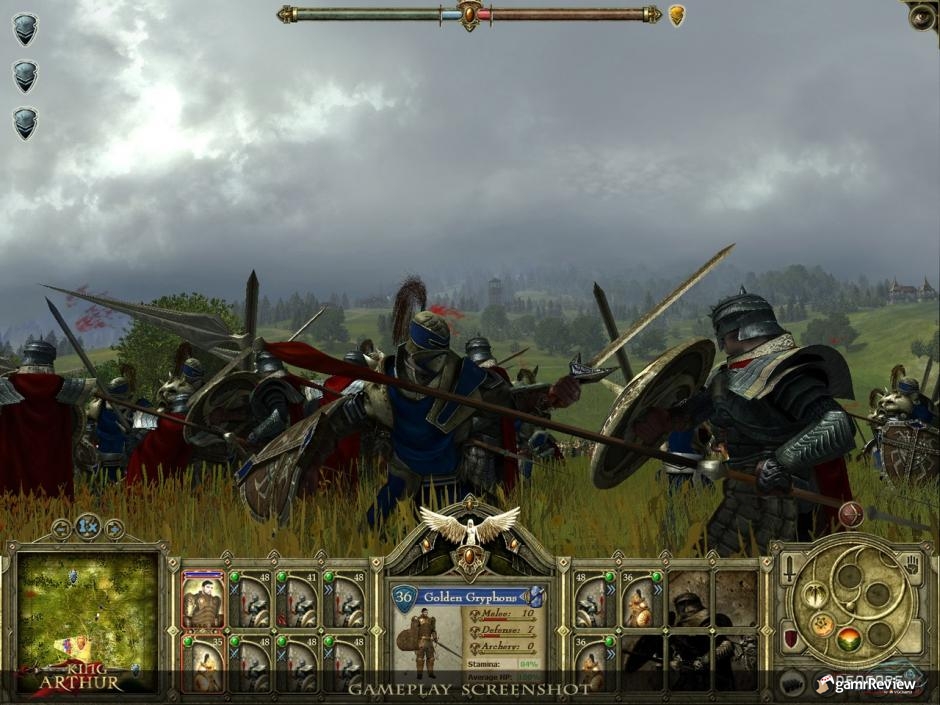940x705 pixels.
Task: Activate the golden sun emblem ability
Action: click(821, 625)
